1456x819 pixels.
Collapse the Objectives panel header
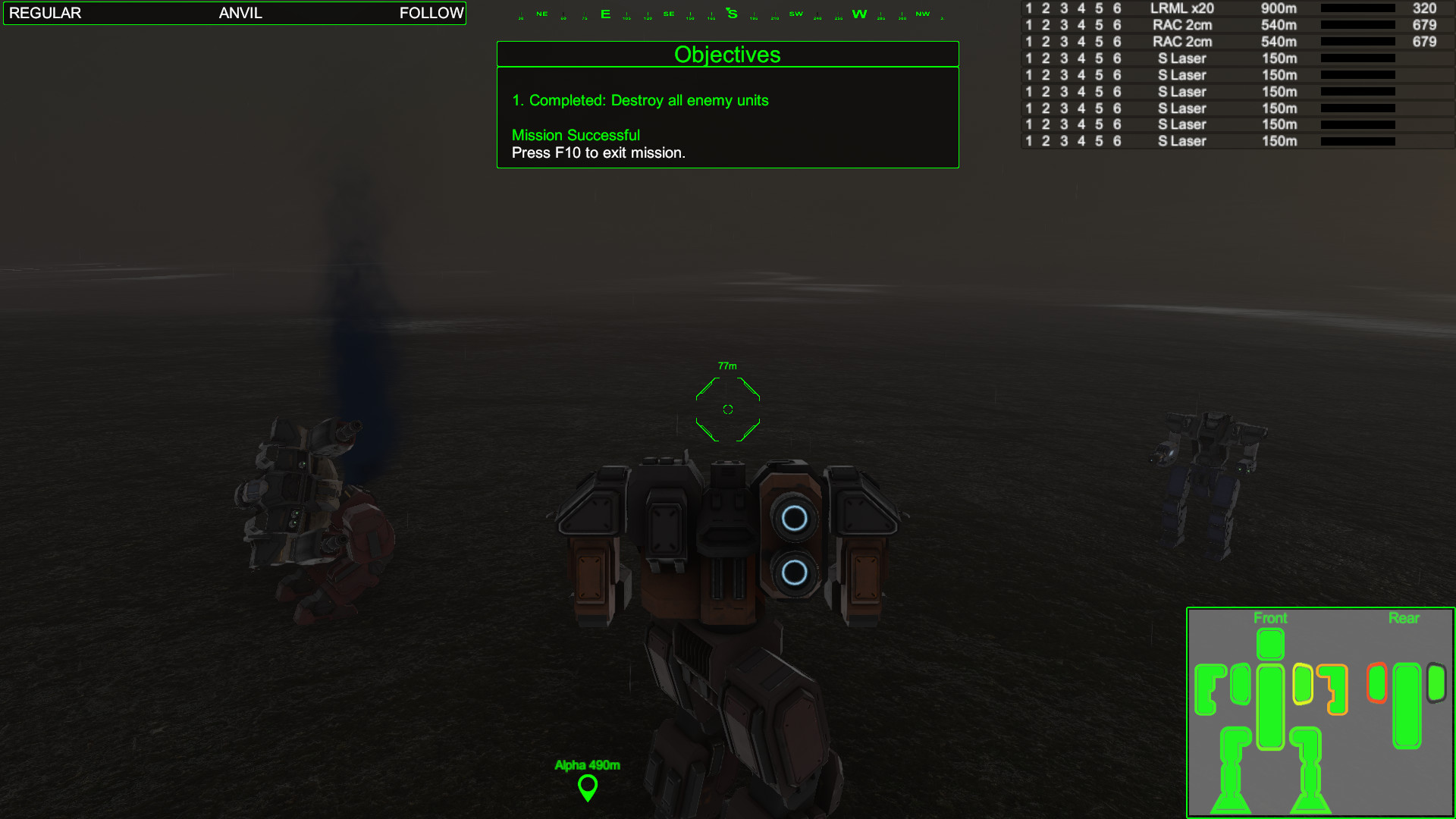coord(727,54)
